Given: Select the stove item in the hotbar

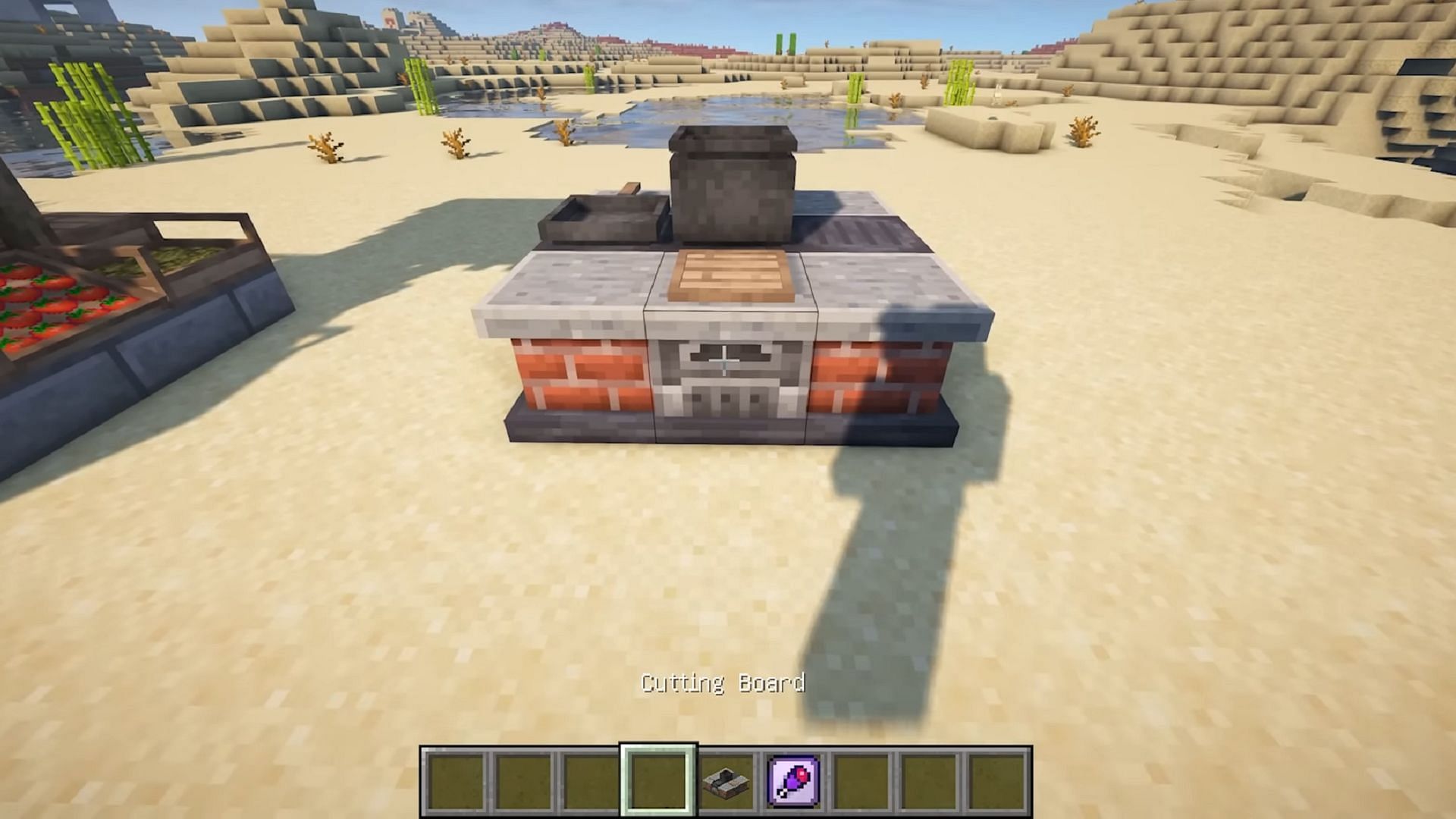Looking at the screenshot, I should (726, 781).
